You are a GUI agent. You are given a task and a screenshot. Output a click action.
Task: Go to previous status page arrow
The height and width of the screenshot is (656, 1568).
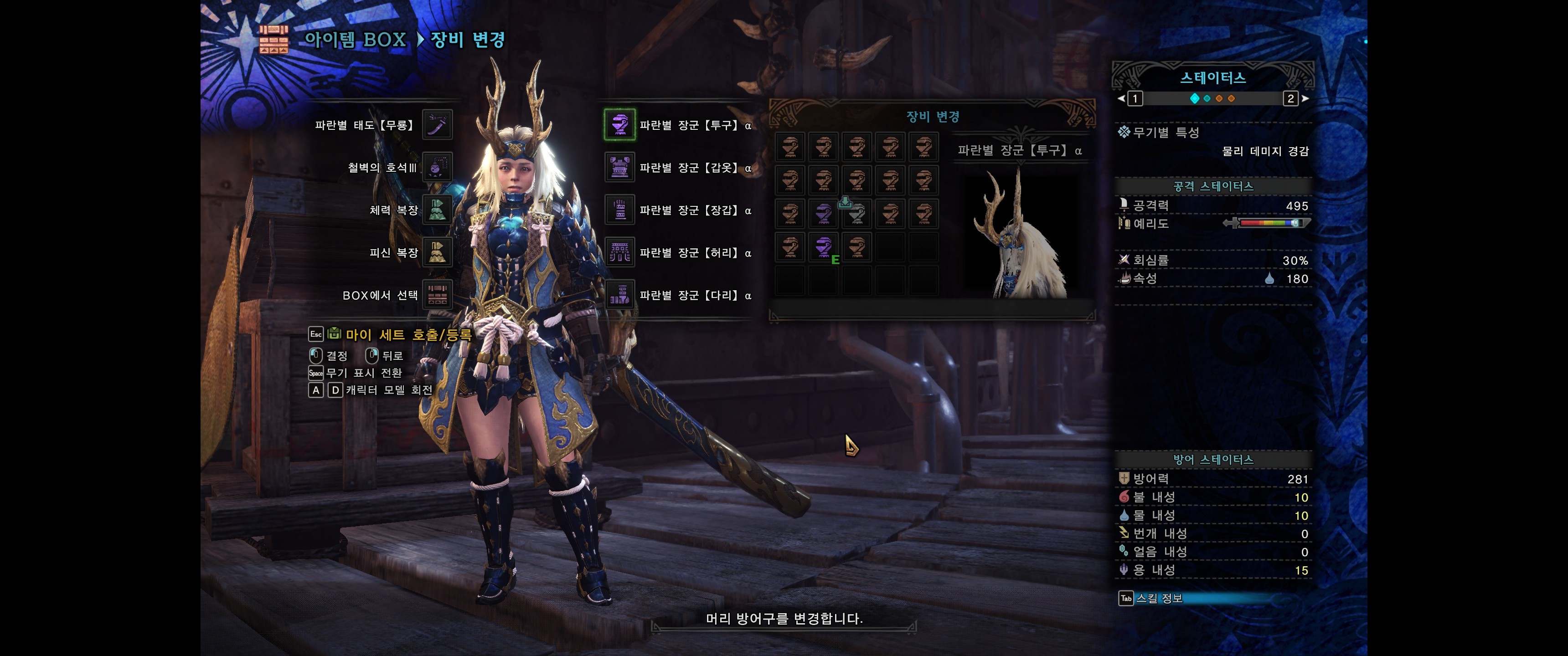click(x=1121, y=98)
